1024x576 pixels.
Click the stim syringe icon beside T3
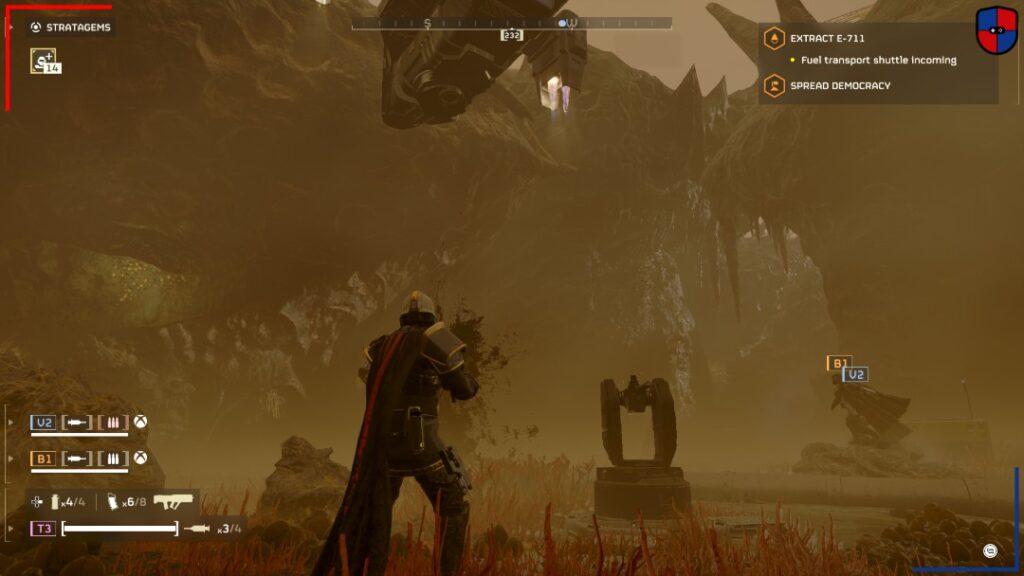(x=198, y=528)
